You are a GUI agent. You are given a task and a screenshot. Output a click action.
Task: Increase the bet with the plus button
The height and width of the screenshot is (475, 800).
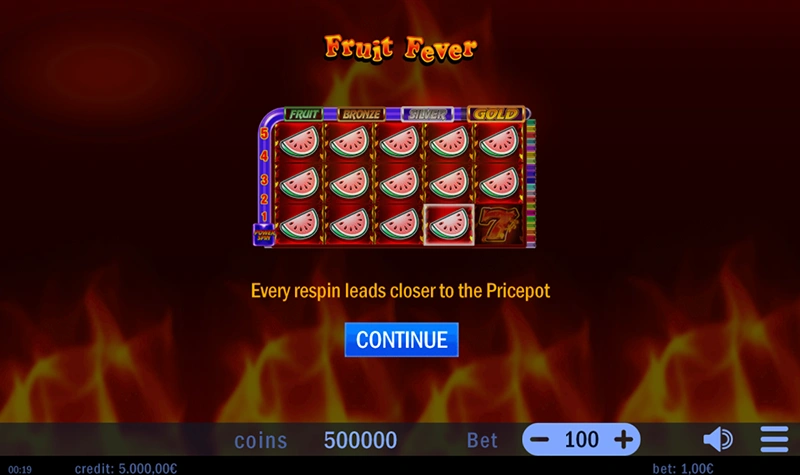(x=623, y=440)
